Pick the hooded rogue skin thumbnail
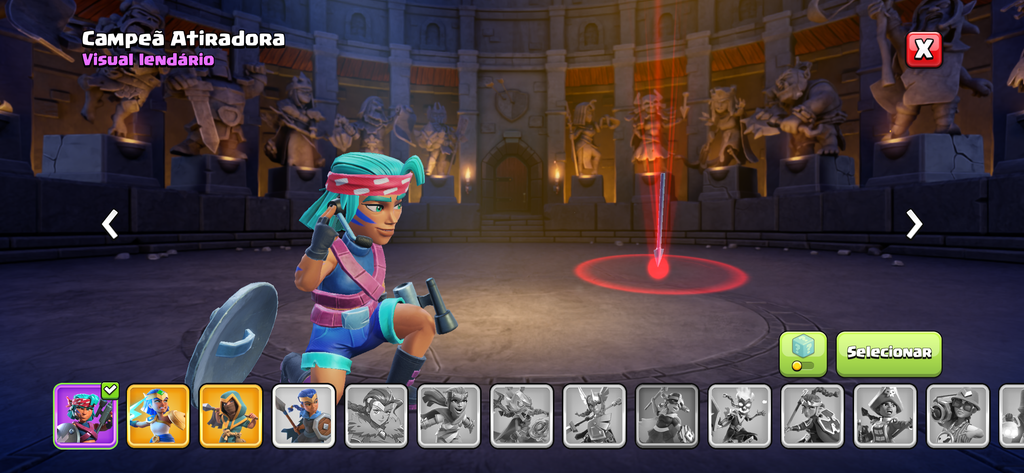The width and height of the screenshot is (1024, 473). pos(231,415)
